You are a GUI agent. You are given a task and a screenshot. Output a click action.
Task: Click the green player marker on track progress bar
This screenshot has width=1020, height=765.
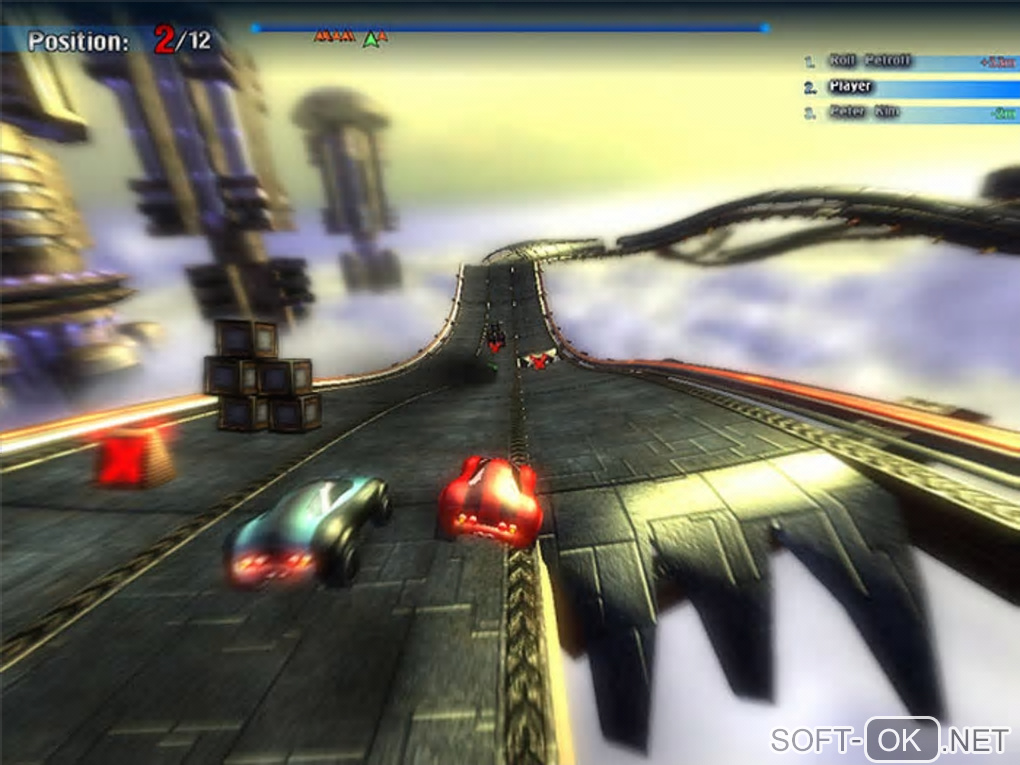(371, 39)
